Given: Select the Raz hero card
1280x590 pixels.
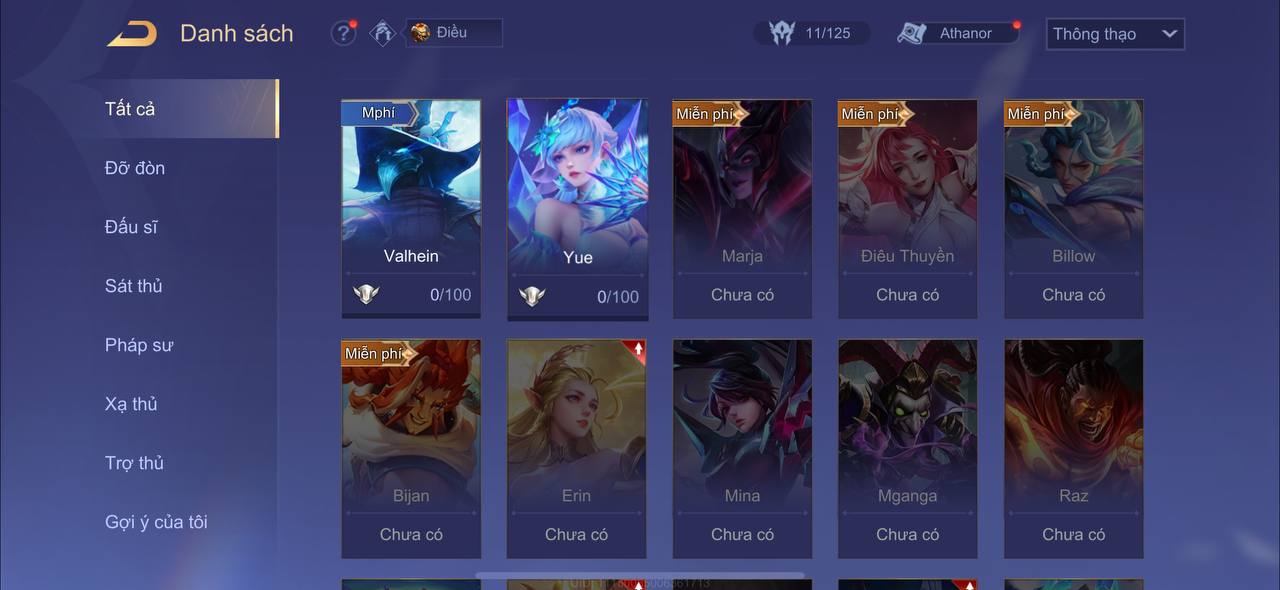Looking at the screenshot, I should (x=1073, y=448).
